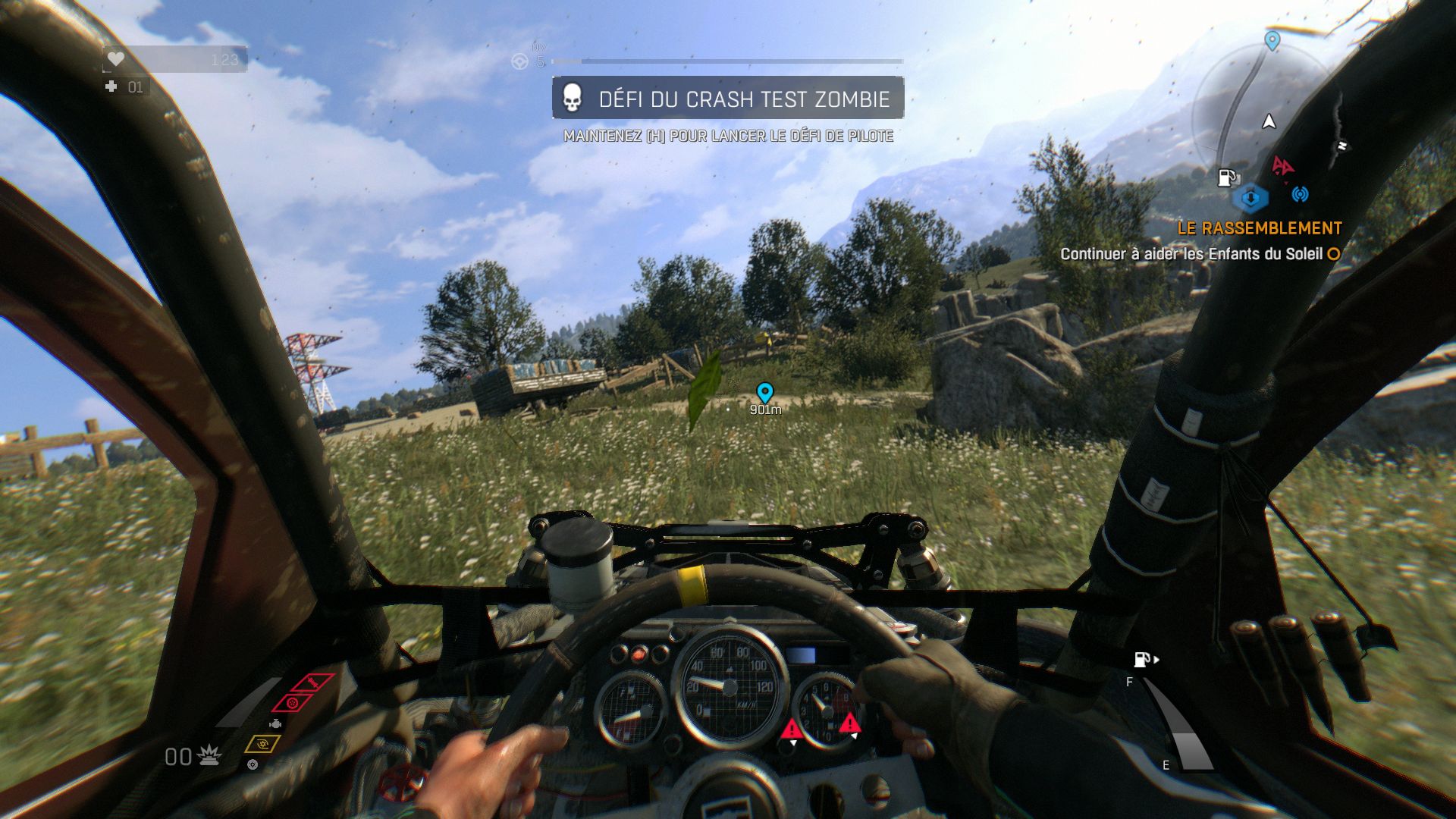
Task: Select the grey brake disc status icon
Action: pos(253,764)
